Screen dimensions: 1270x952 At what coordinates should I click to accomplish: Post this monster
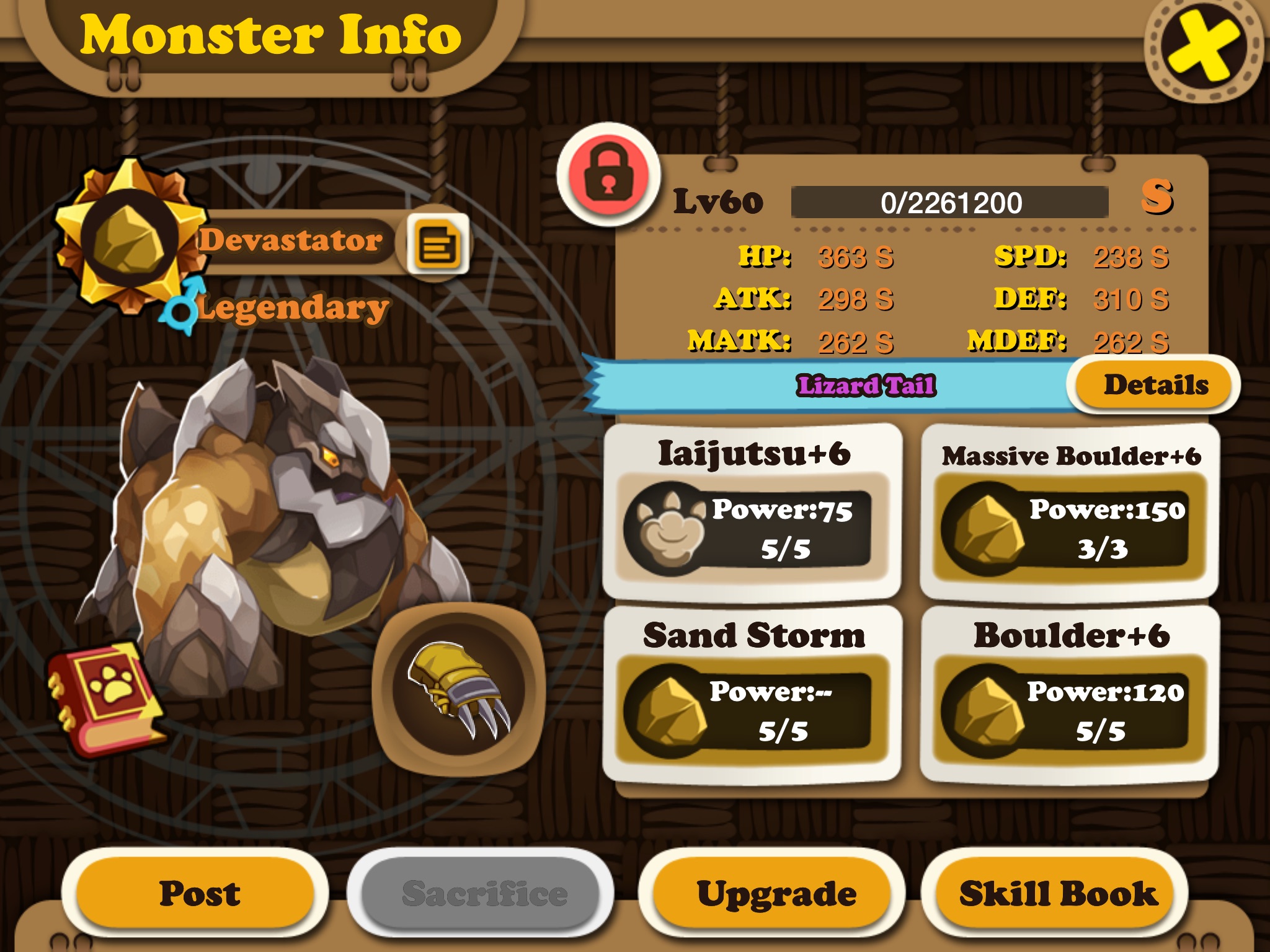tap(198, 893)
